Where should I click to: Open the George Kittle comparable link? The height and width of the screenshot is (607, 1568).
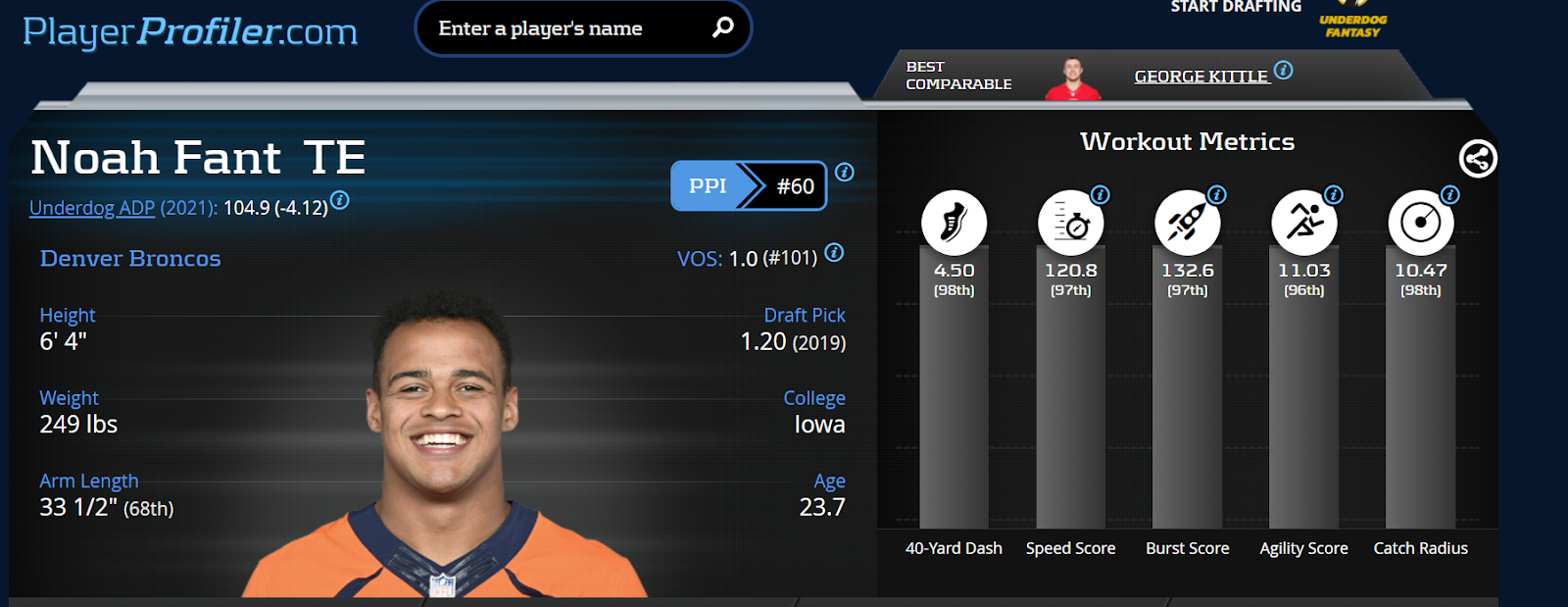(1200, 76)
